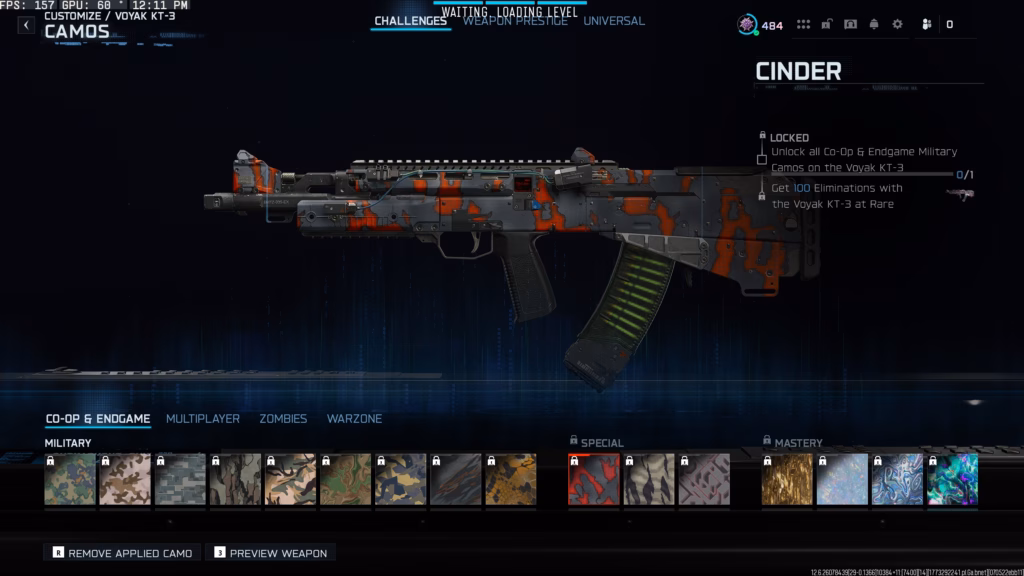Open the grid menu icon

pyautogui.click(x=803, y=25)
